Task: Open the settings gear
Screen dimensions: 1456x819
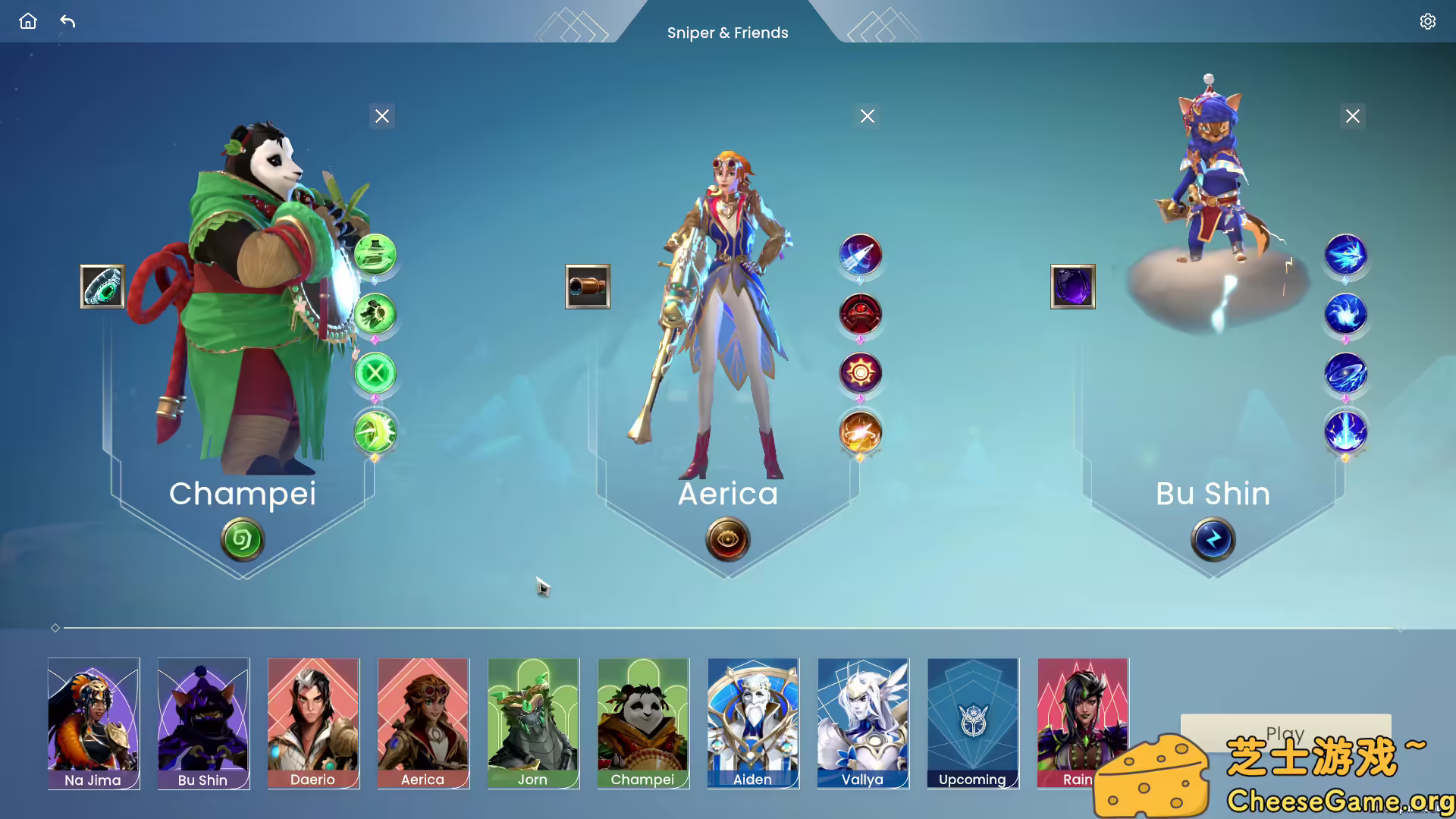Action: (x=1428, y=21)
